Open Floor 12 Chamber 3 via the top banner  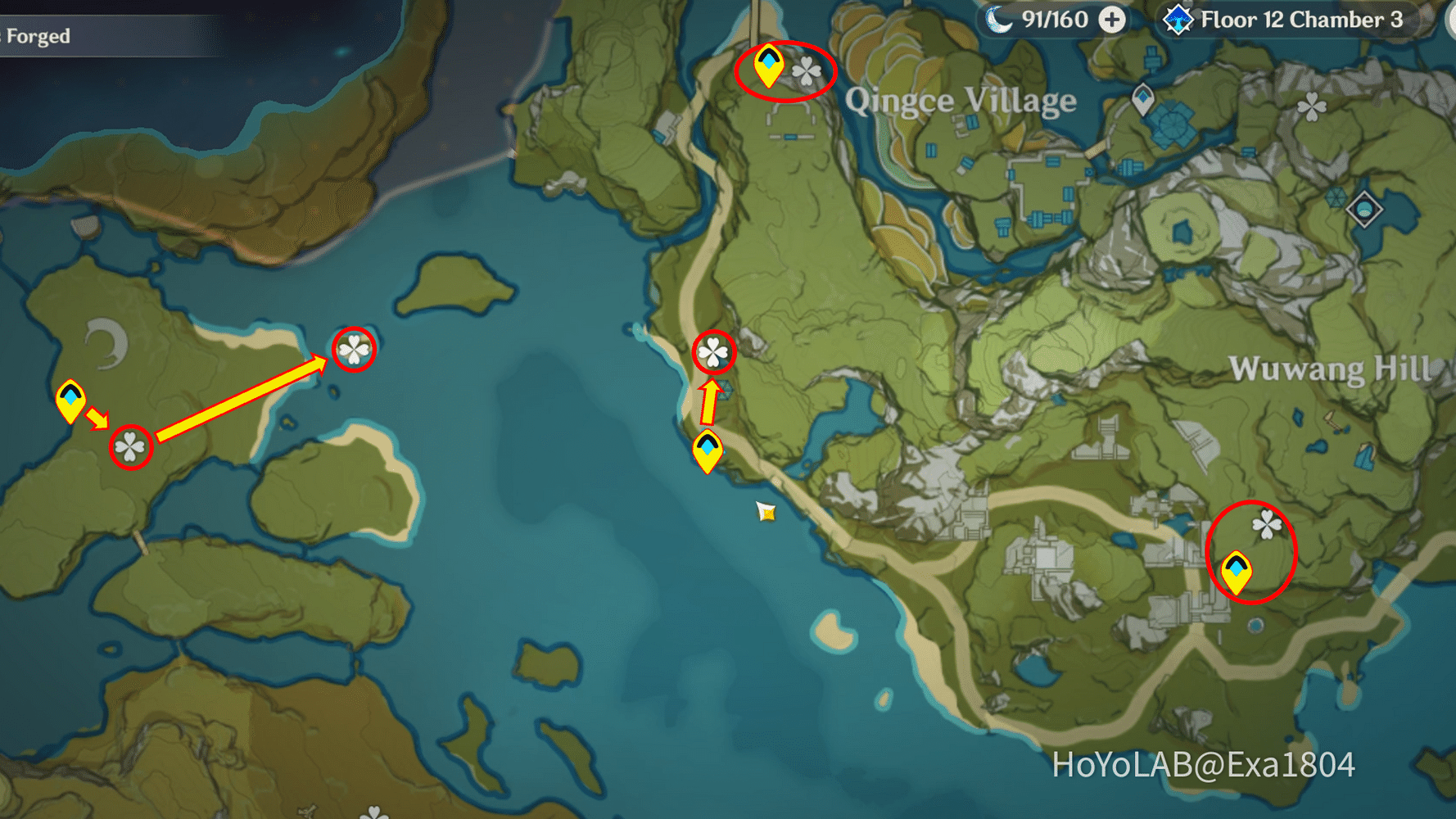tap(1302, 20)
